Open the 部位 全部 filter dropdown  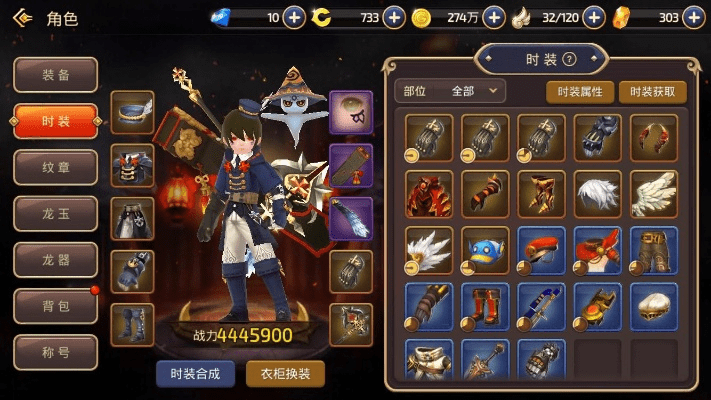click(x=450, y=91)
